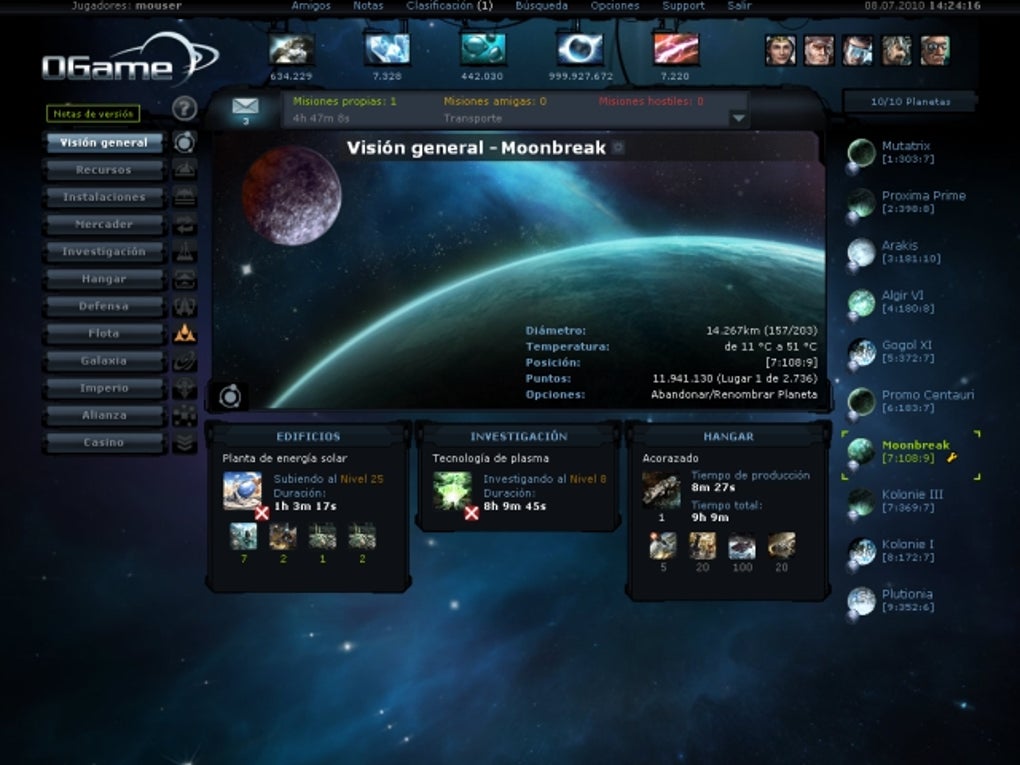Expand the fleet missions dropdown arrow
Viewport: 1020px width, 765px height.
739,117
